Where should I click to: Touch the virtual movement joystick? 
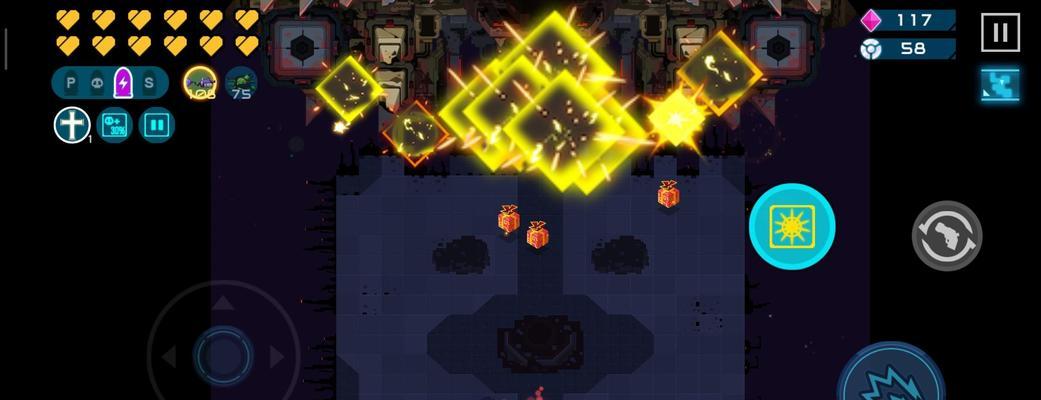coord(223,354)
